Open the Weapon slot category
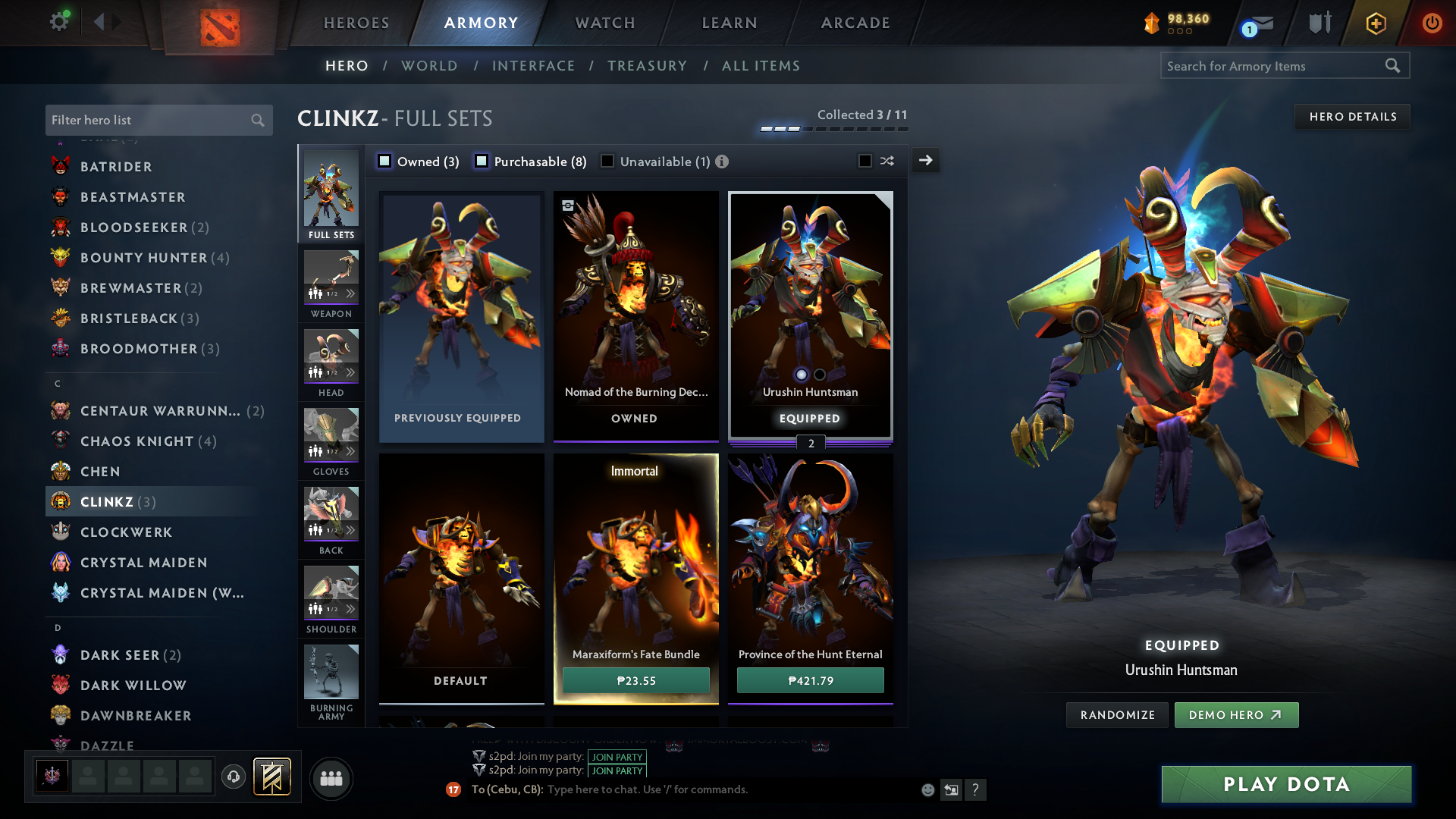Screen dimensions: 1456x819 click(x=331, y=284)
